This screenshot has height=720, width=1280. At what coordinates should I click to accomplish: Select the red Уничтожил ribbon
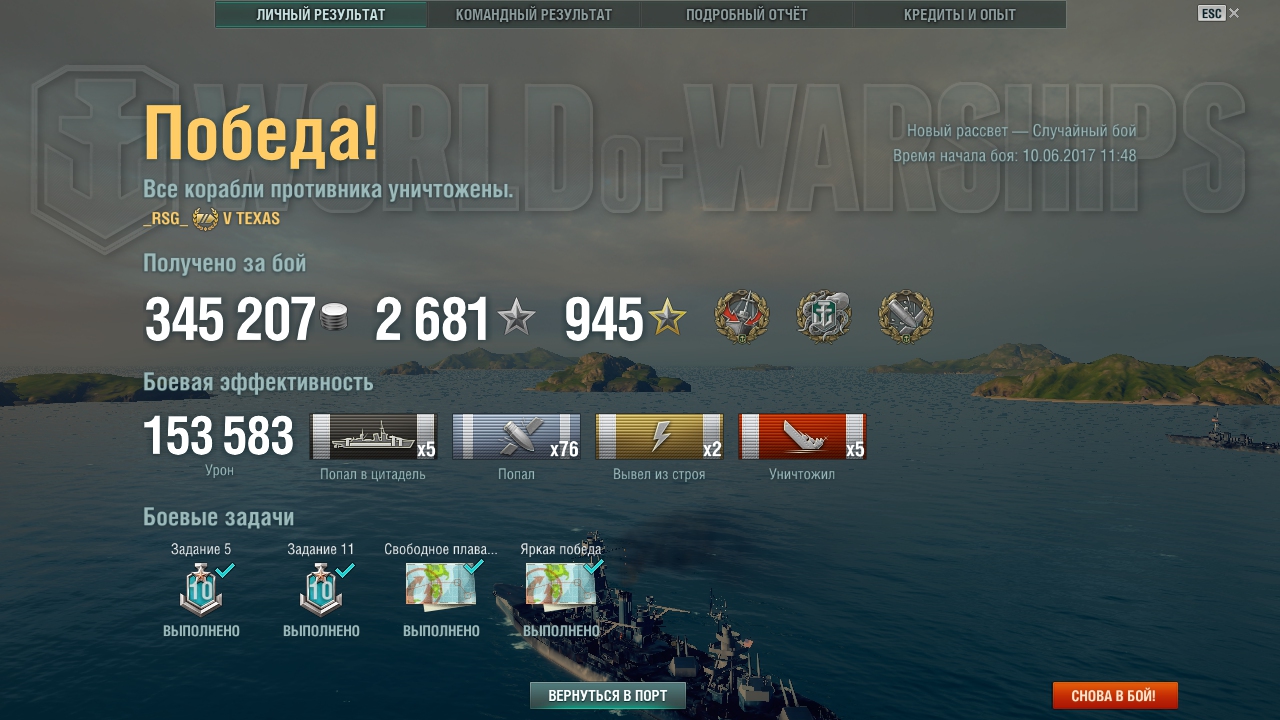[x=802, y=437]
